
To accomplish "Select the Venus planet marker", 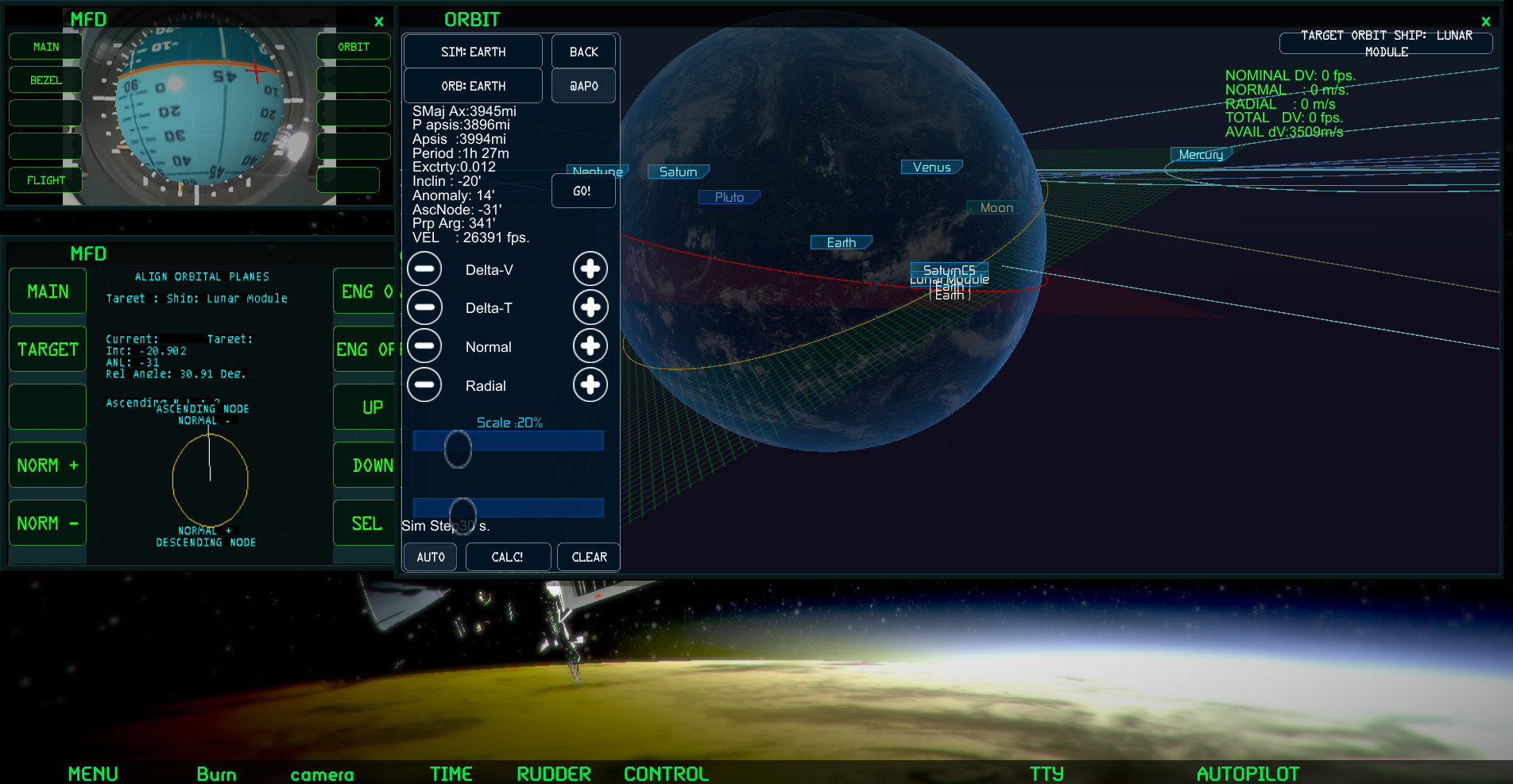I will click(x=931, y=167).
